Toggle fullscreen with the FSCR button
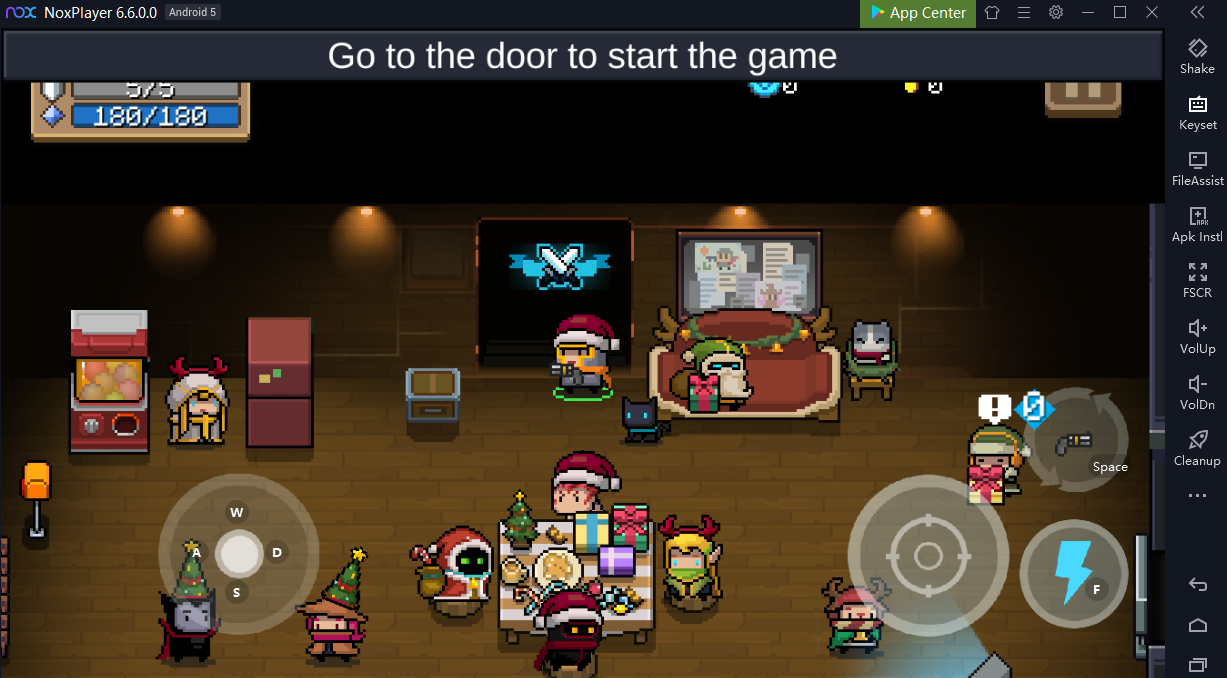This screenshot has width=1227, height=678. 1197,279
